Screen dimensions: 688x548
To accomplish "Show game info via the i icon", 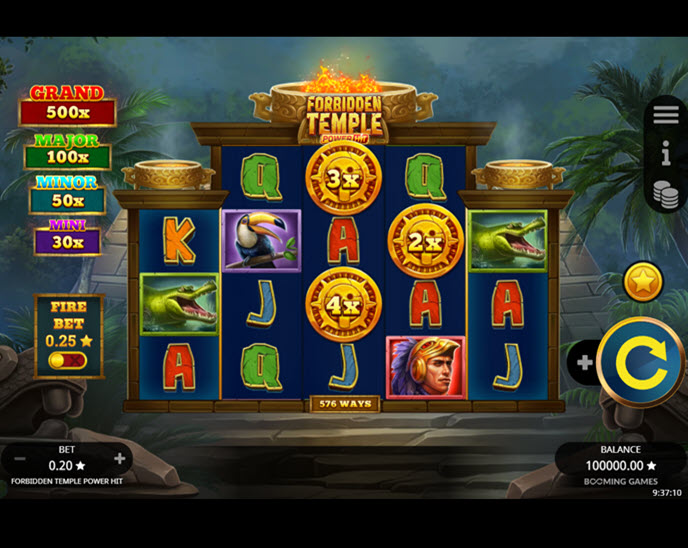I will [666, 153].
